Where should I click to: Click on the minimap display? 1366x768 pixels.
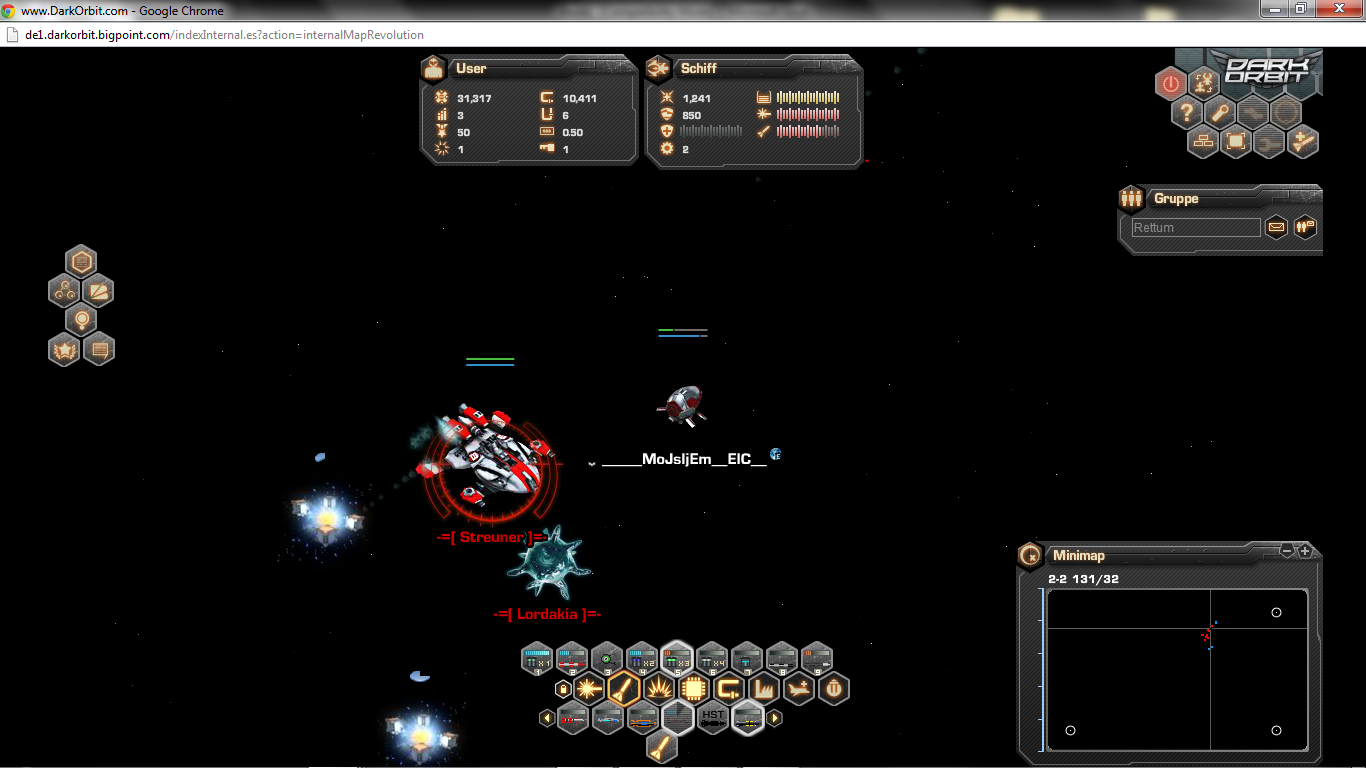click(1177, 668)
